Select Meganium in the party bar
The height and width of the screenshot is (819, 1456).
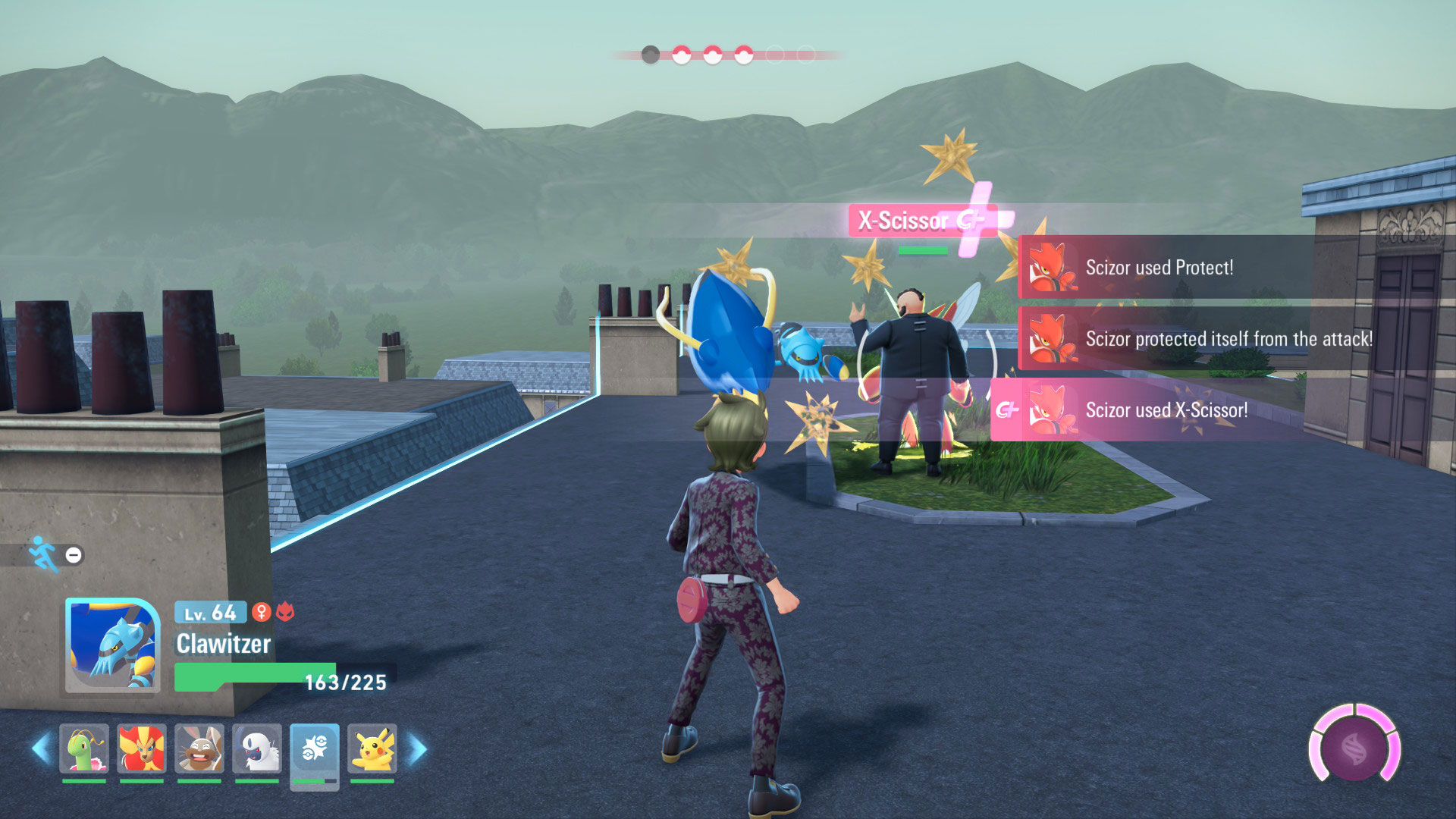(84, 749)
